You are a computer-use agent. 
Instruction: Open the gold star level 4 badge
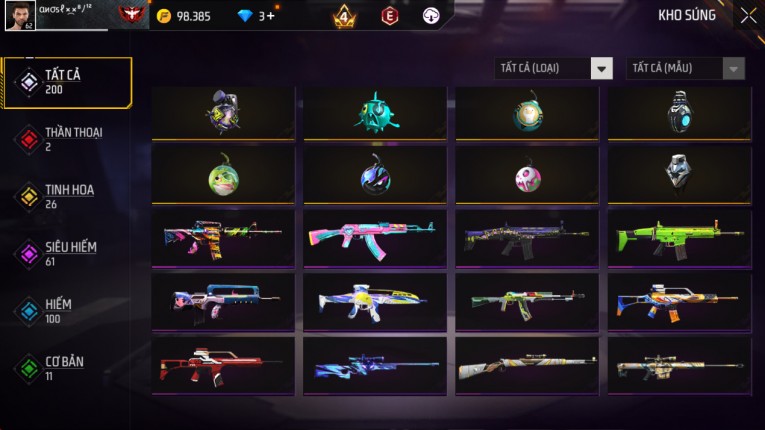345,16
